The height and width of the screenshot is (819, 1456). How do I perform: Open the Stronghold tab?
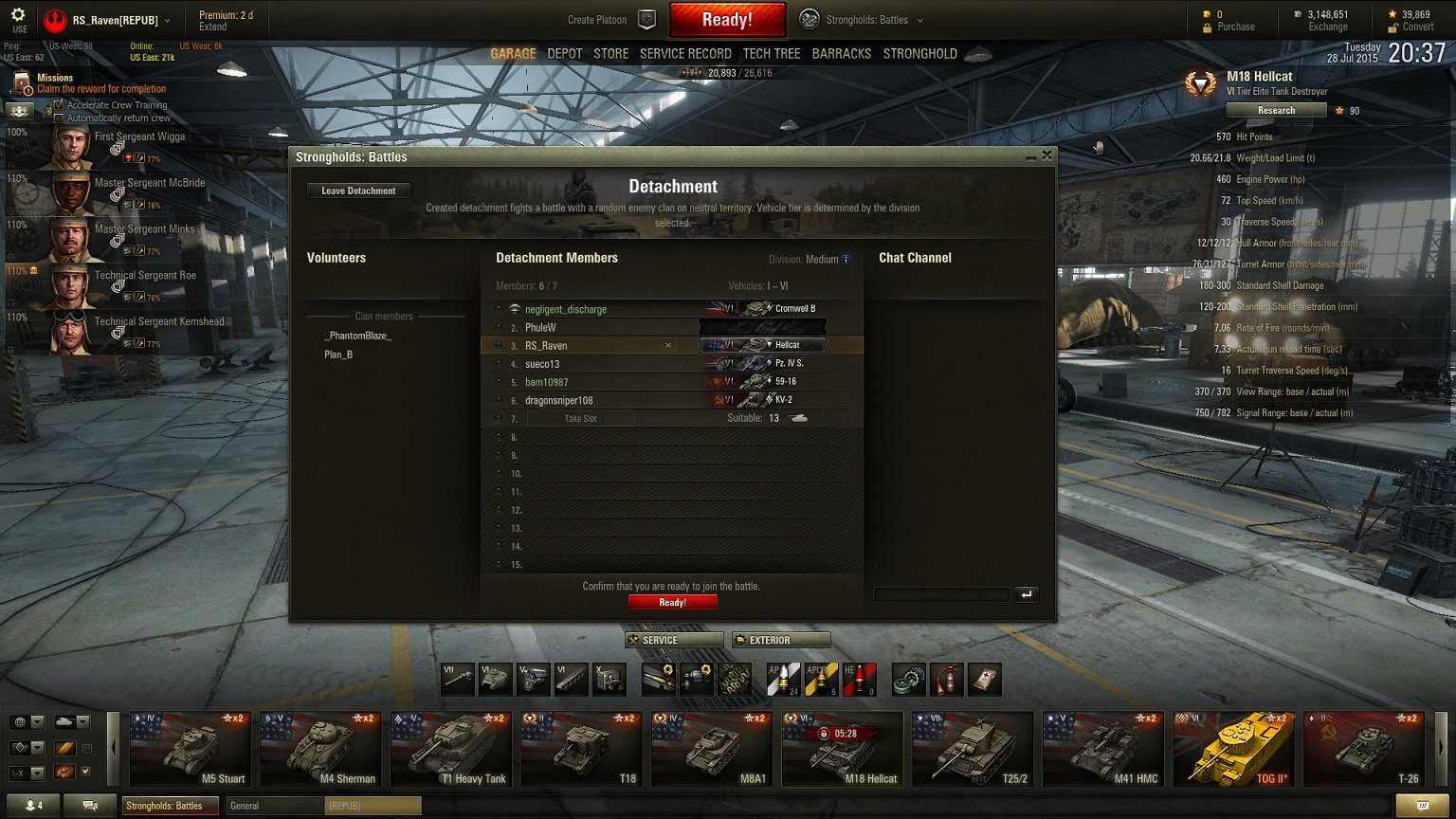(919, 54)
